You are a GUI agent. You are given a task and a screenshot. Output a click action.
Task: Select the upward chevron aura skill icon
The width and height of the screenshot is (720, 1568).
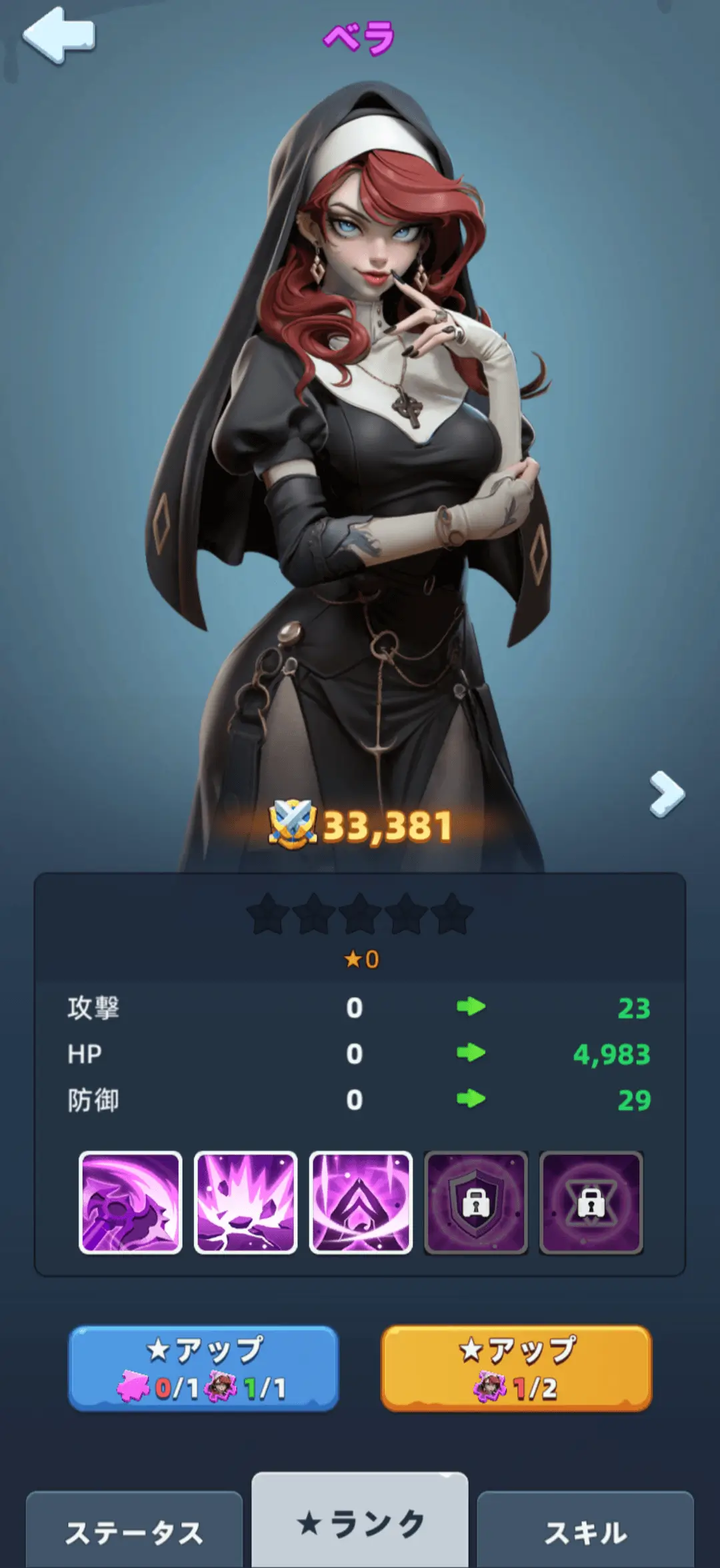(361, 1203)
